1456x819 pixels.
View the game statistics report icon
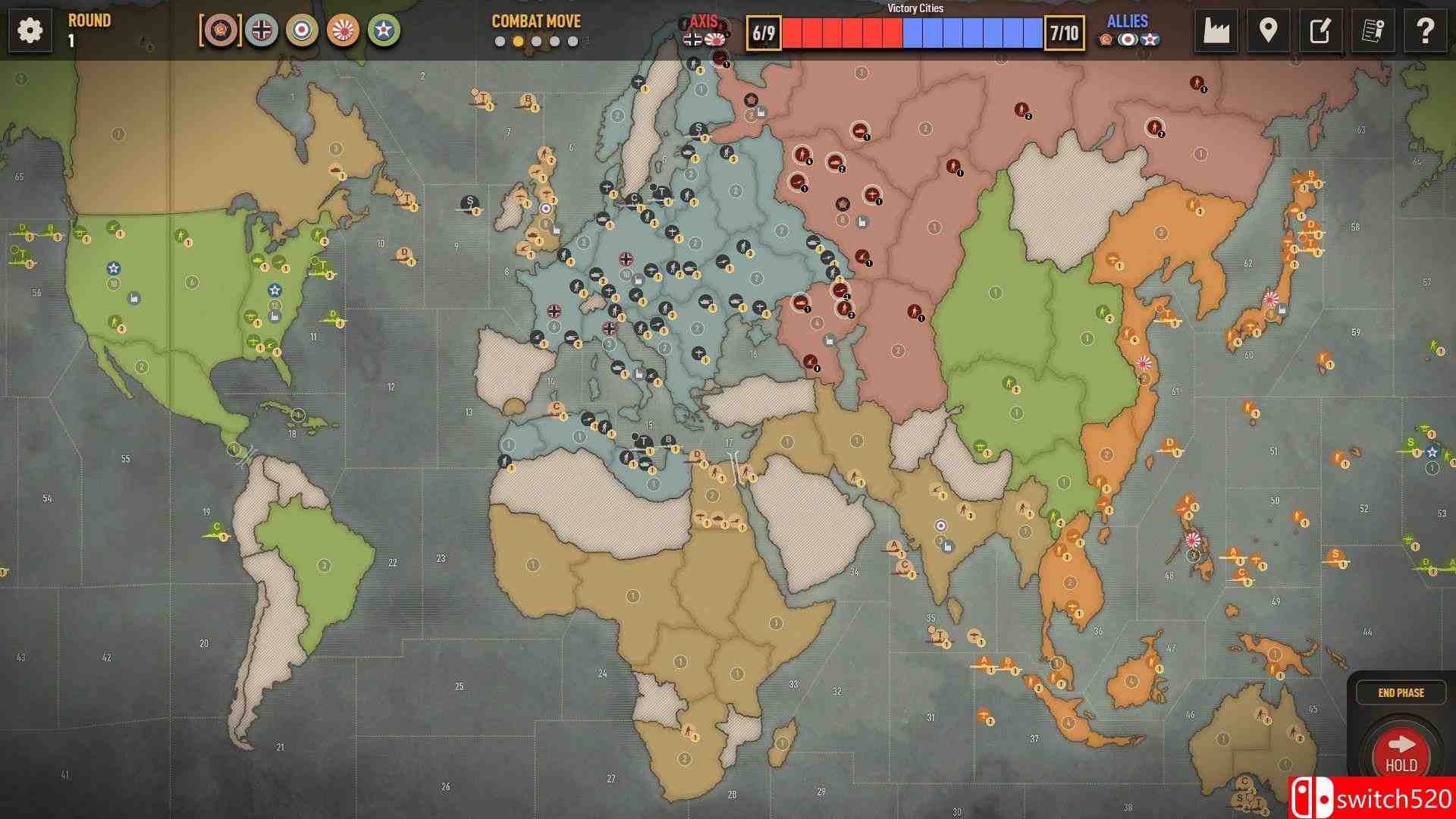[1373, 31]
